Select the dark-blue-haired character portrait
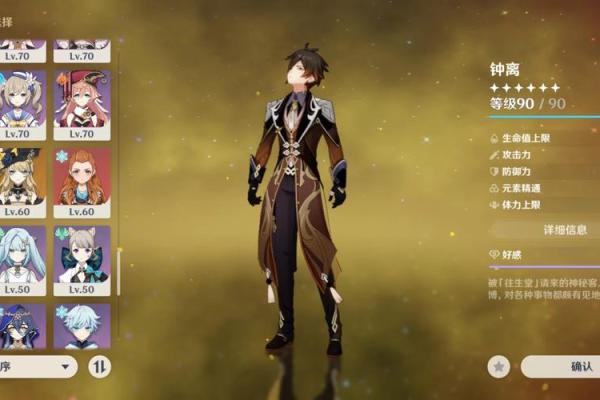The image size is (600, 400). click(19, 326)
